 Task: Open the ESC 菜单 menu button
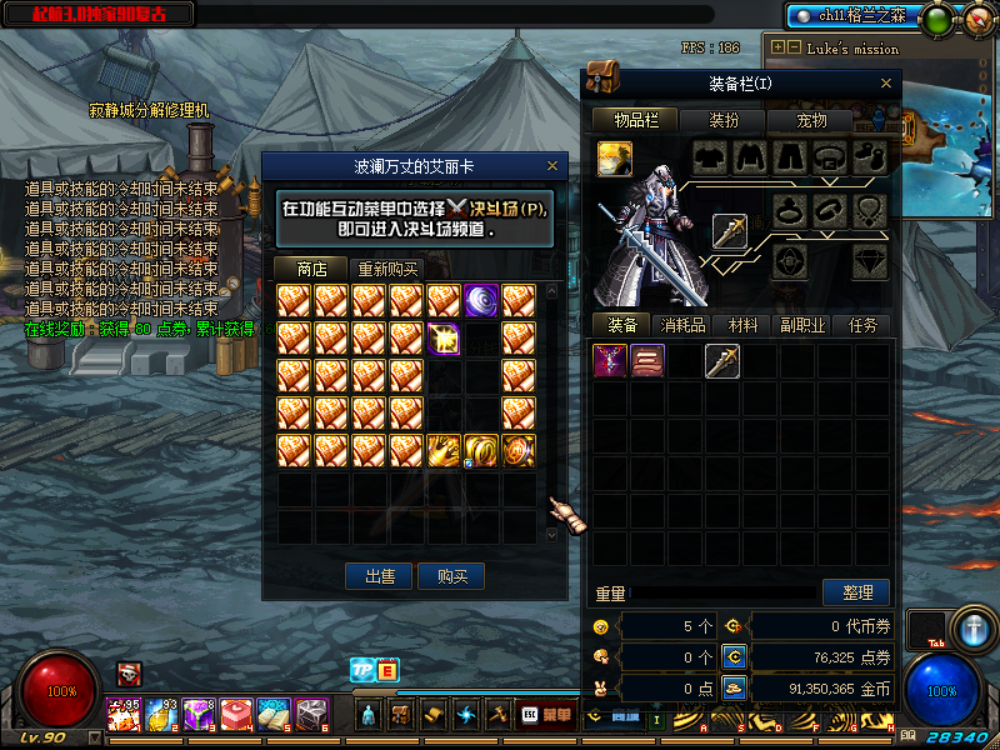(545, 714)
